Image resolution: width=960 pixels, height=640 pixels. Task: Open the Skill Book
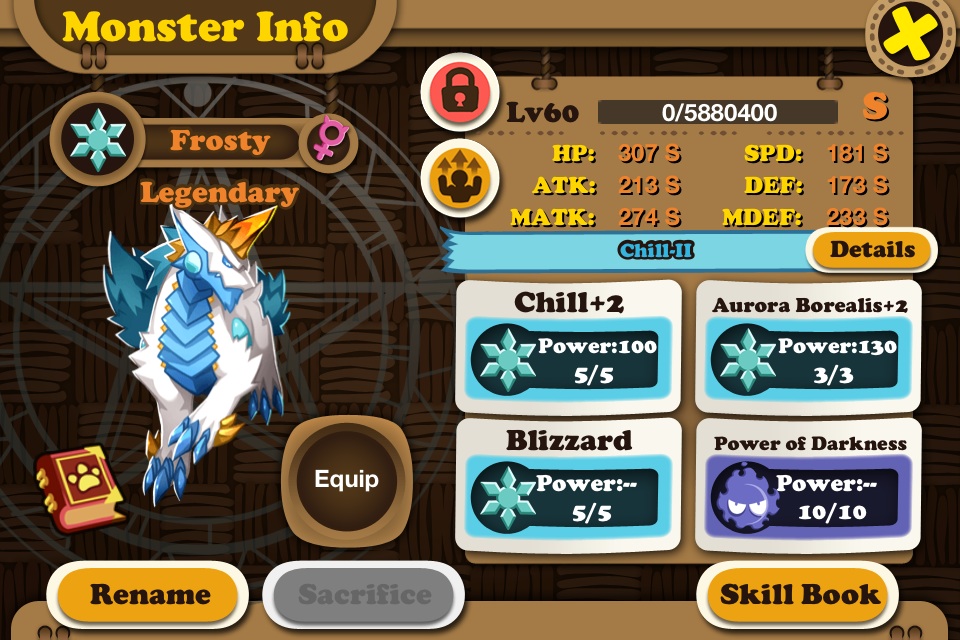point(800,594)
